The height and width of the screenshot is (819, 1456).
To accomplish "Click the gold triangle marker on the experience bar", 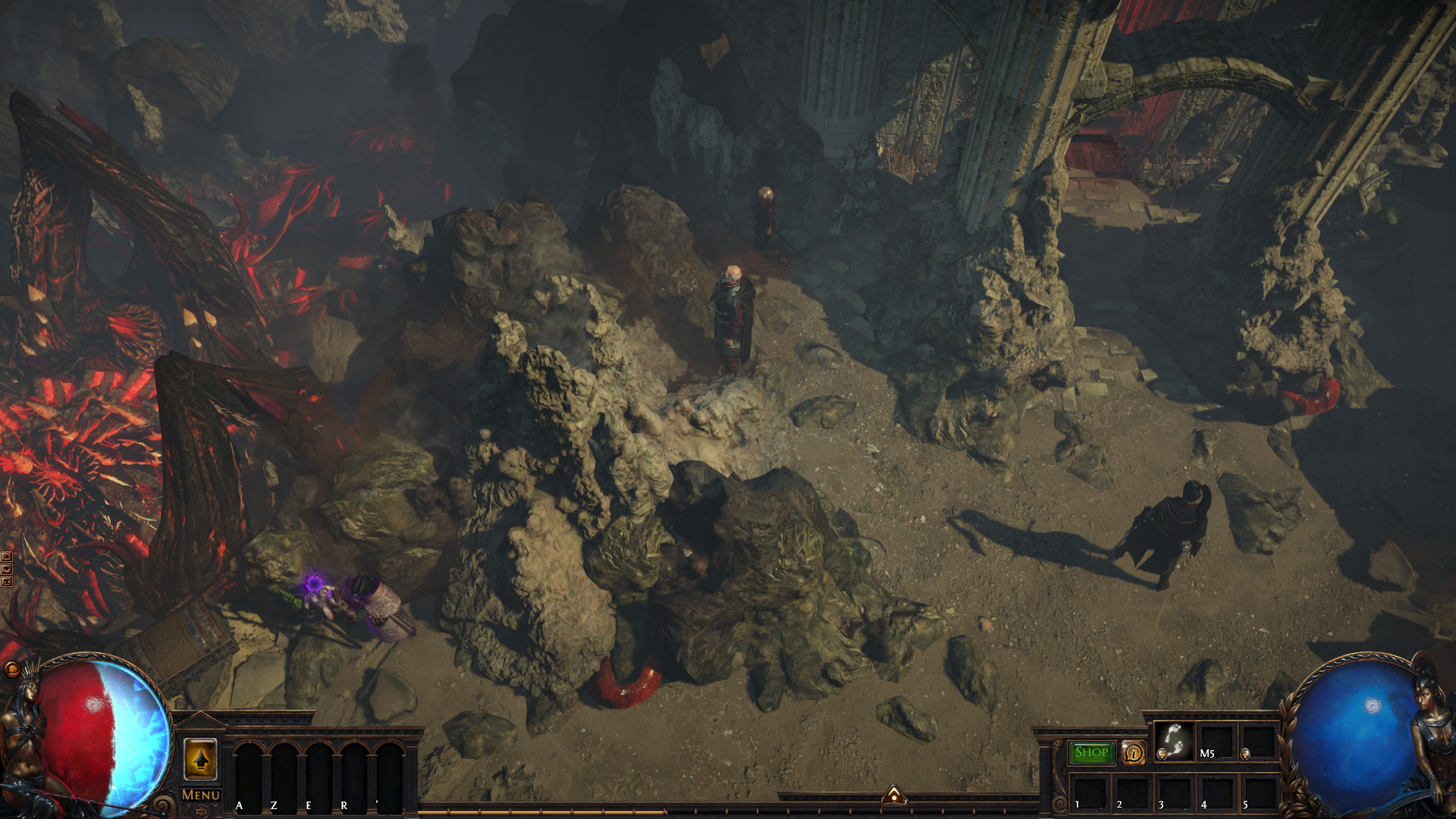I will (894, 795).
